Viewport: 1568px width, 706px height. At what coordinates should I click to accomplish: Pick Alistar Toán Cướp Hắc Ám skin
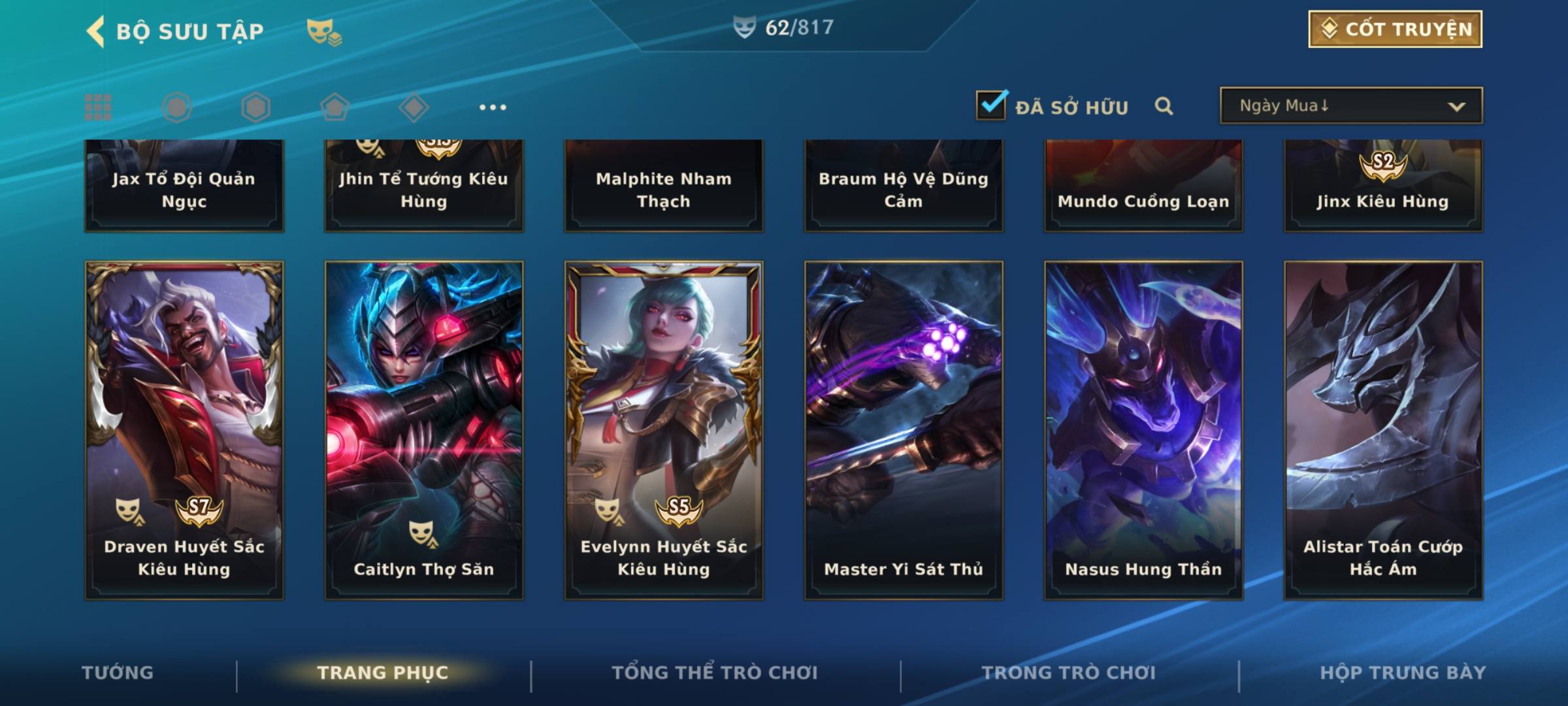(x=1383, y=430)
